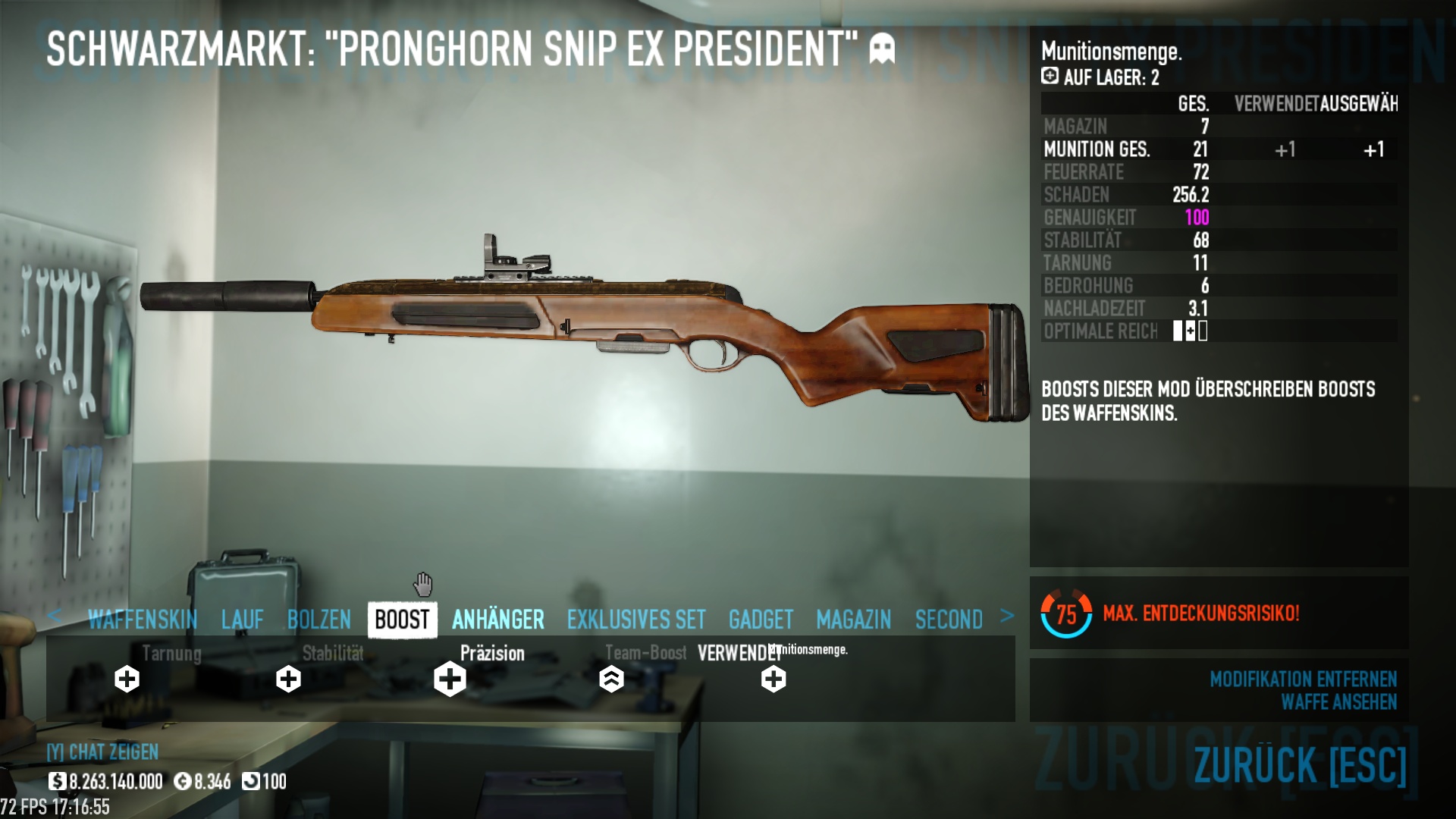Click the left arrow beside the category tabs
The height and width of the screenshot is (819, 1456).
pos(54,616)
